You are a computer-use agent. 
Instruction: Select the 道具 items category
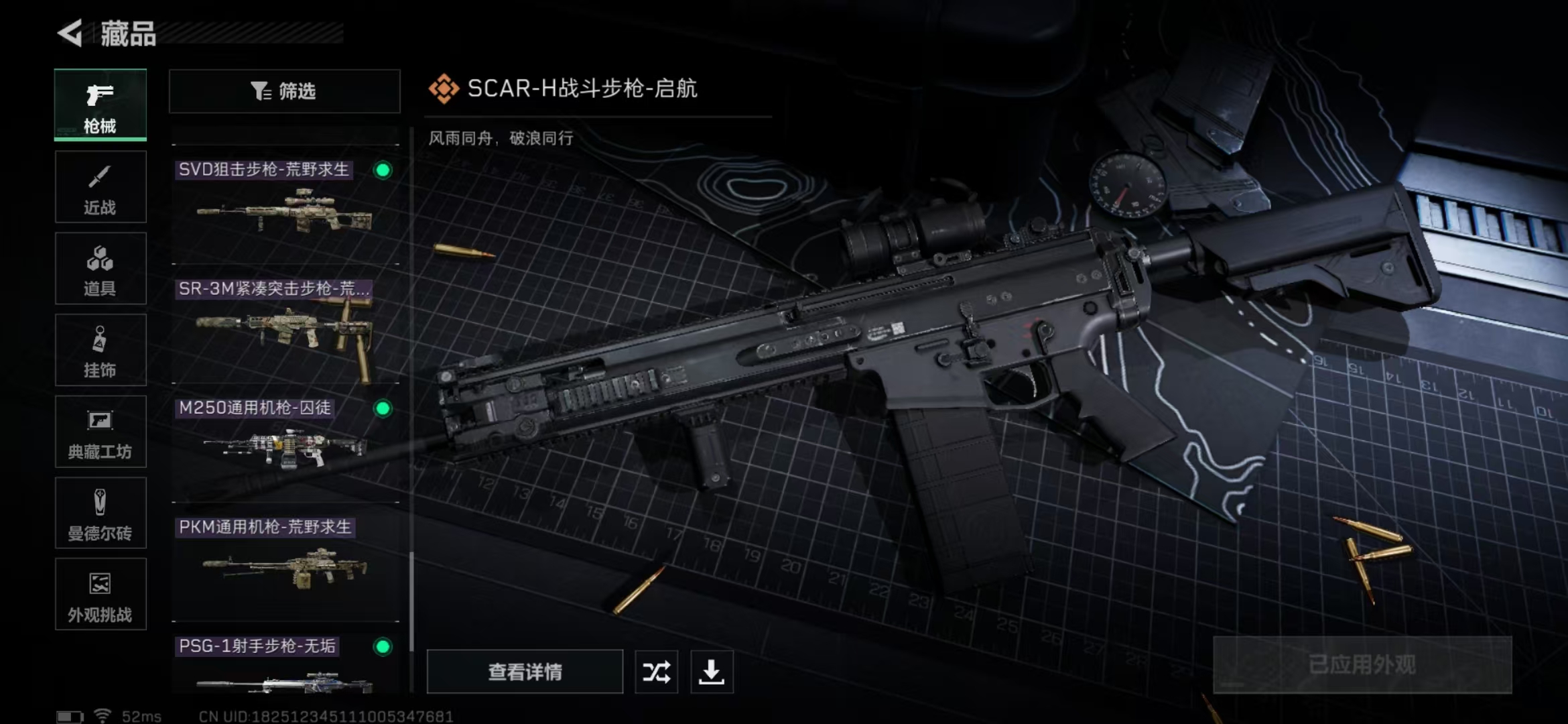tap(101, 269)
